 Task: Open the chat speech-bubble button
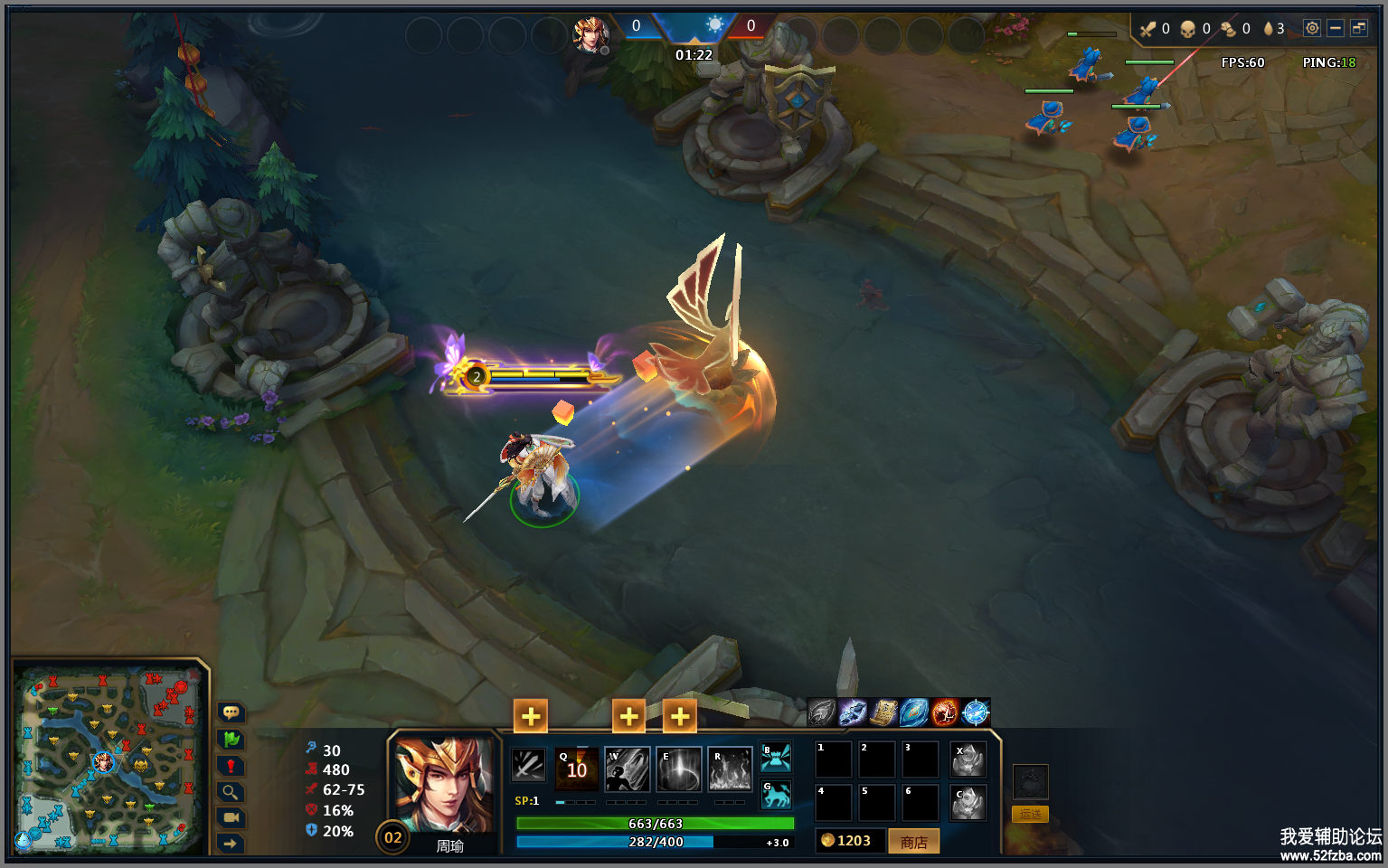coord(231,712)
